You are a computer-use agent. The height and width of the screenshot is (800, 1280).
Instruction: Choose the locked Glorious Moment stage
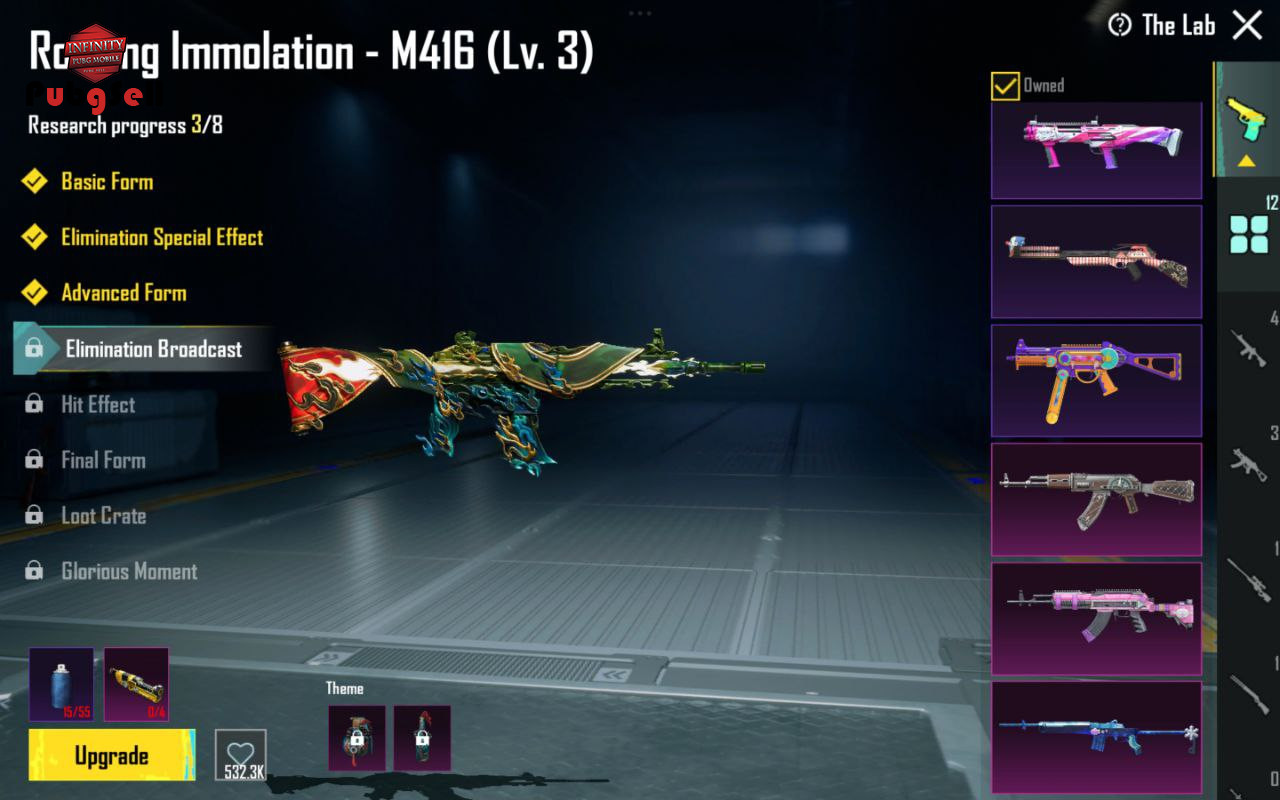point(129,572)
